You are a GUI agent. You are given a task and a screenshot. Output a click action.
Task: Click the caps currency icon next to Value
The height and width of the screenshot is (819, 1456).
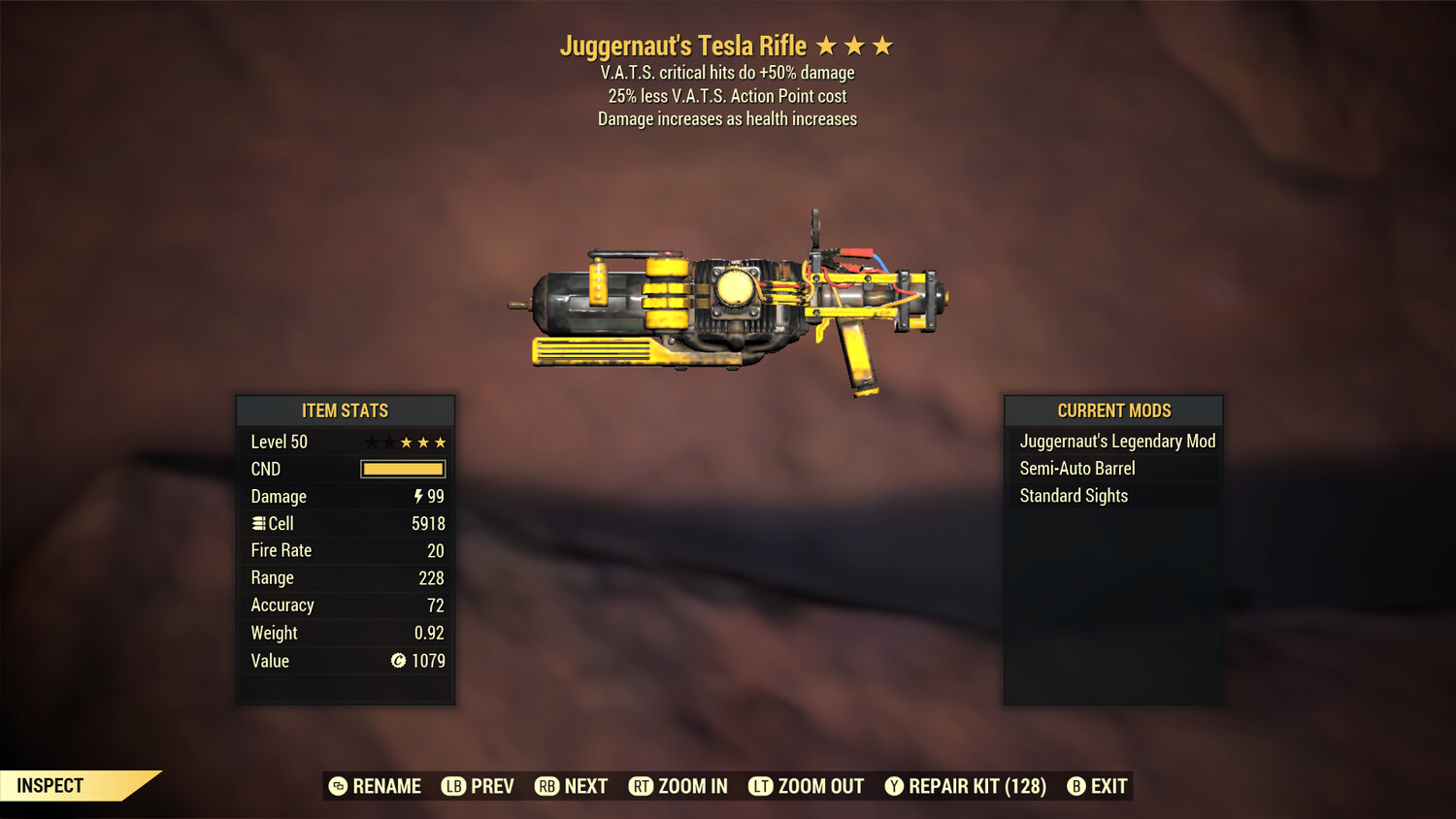398,661
